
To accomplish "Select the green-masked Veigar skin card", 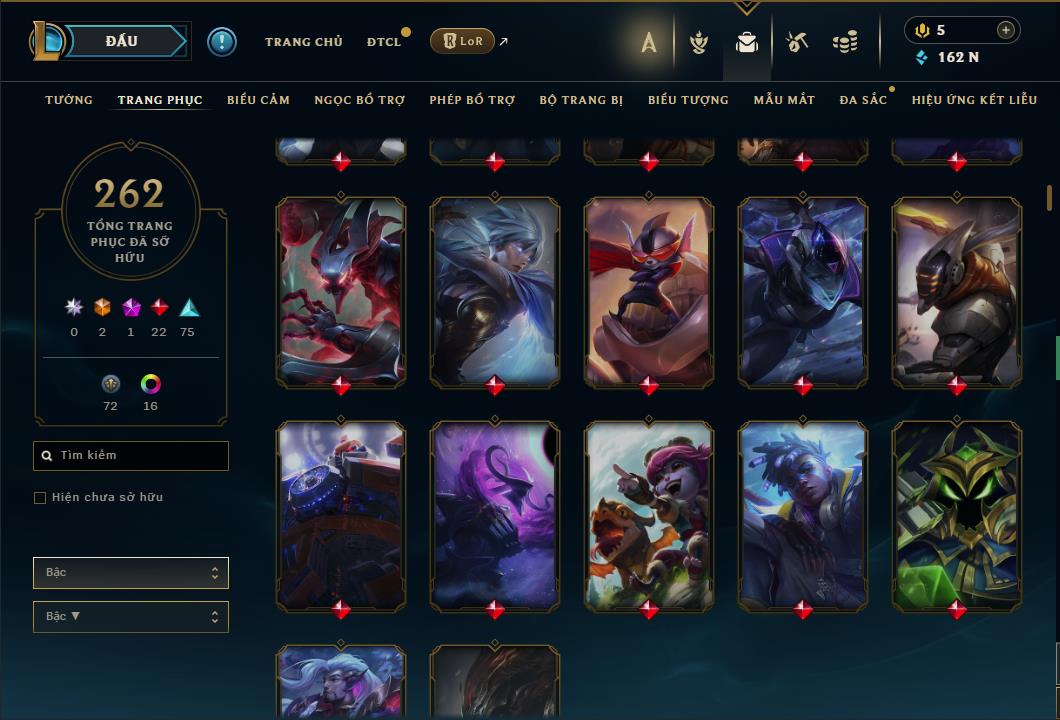I will [957, 514].
